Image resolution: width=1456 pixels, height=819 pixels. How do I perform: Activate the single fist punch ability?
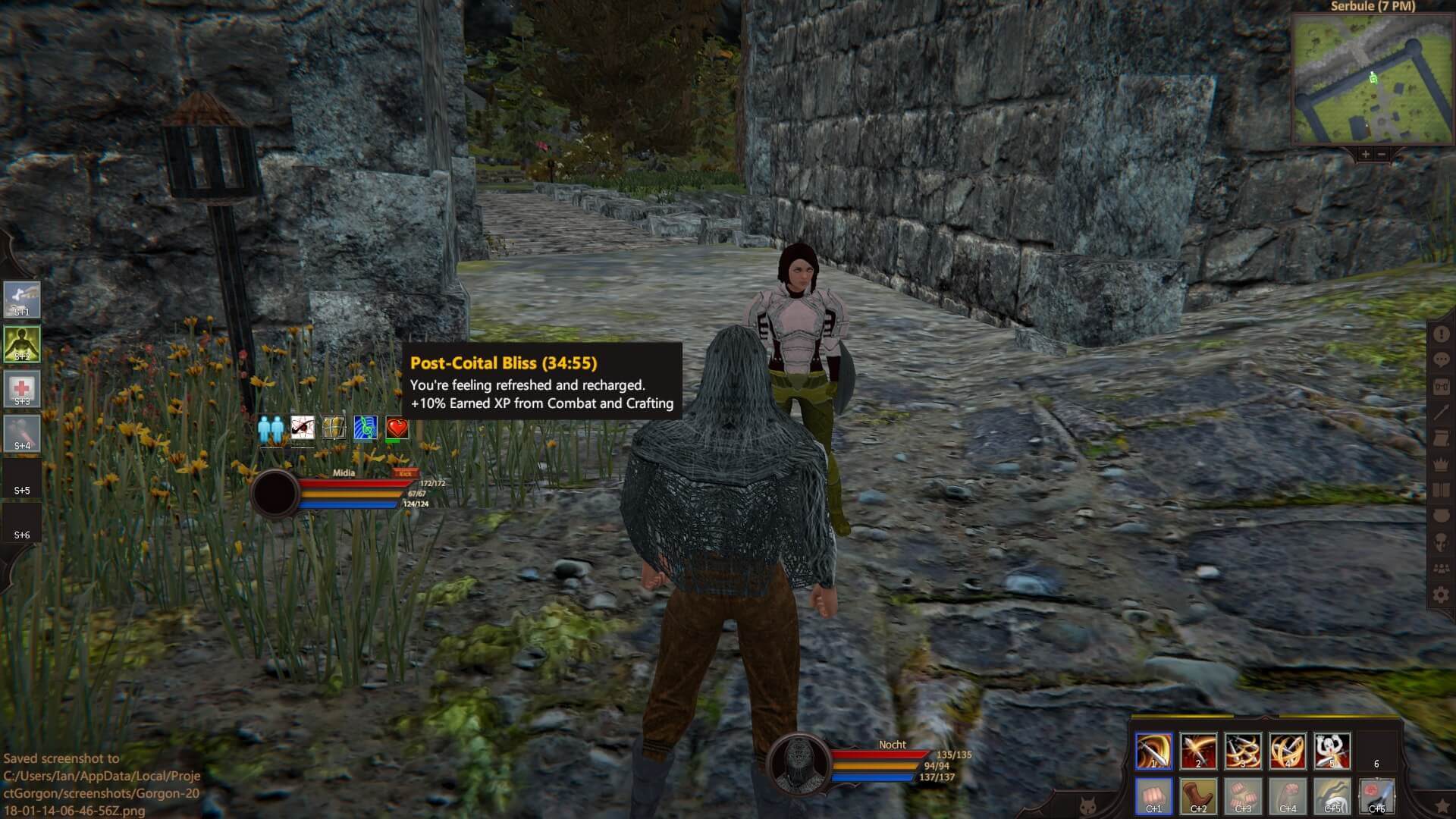(x=1153, y=795)
